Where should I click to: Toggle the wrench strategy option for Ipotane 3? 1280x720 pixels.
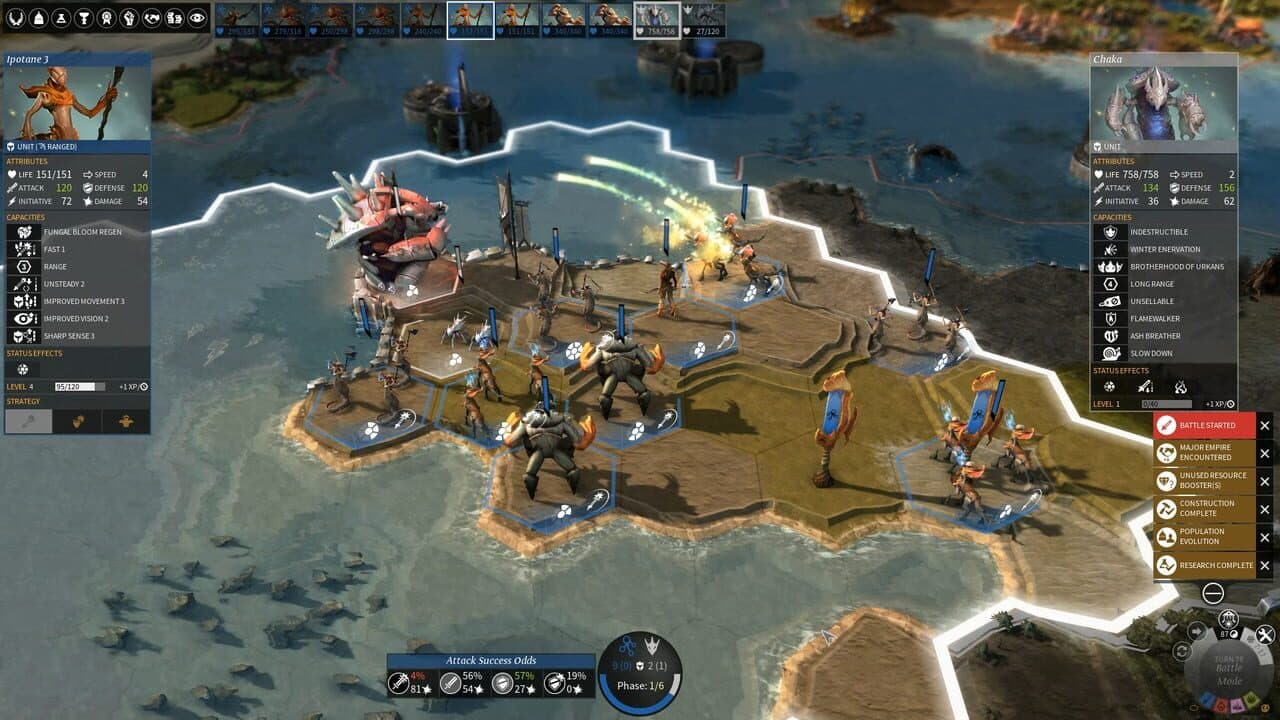click(x=26, y=421)
